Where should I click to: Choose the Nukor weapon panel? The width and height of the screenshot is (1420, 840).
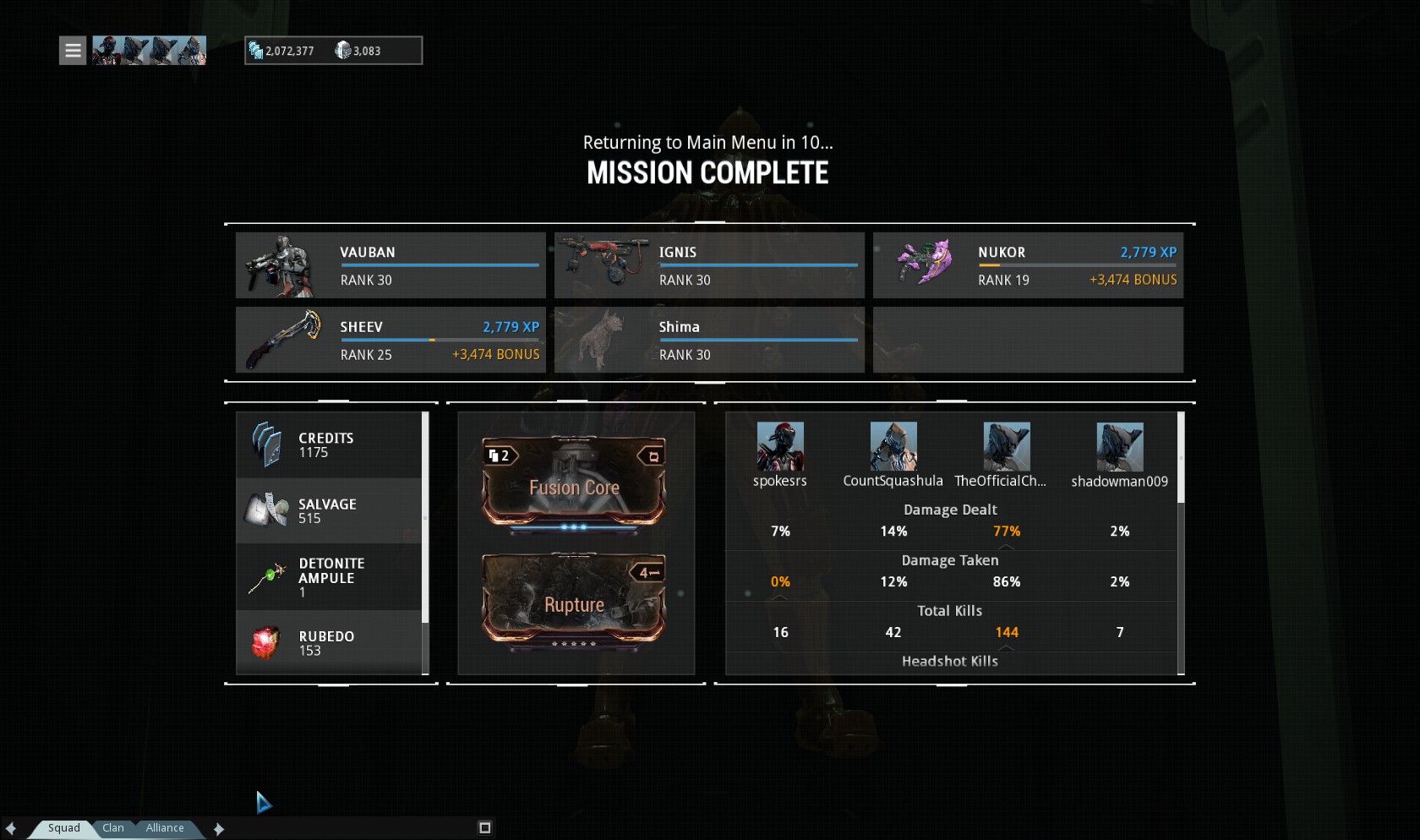[x=1028, y=265]
